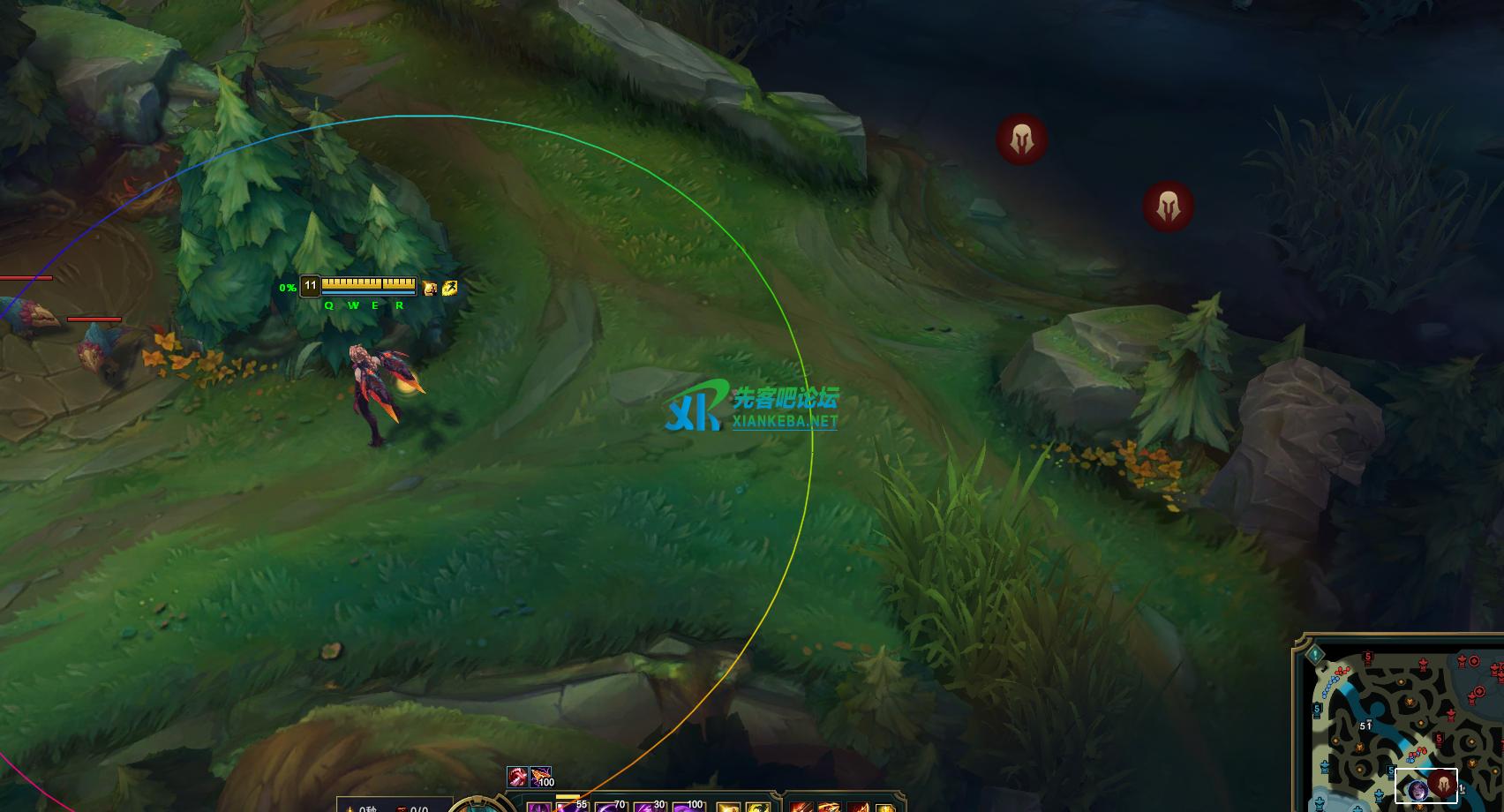
Task: Select the right yellow summoner spell icon
Action: pos(757,806)
